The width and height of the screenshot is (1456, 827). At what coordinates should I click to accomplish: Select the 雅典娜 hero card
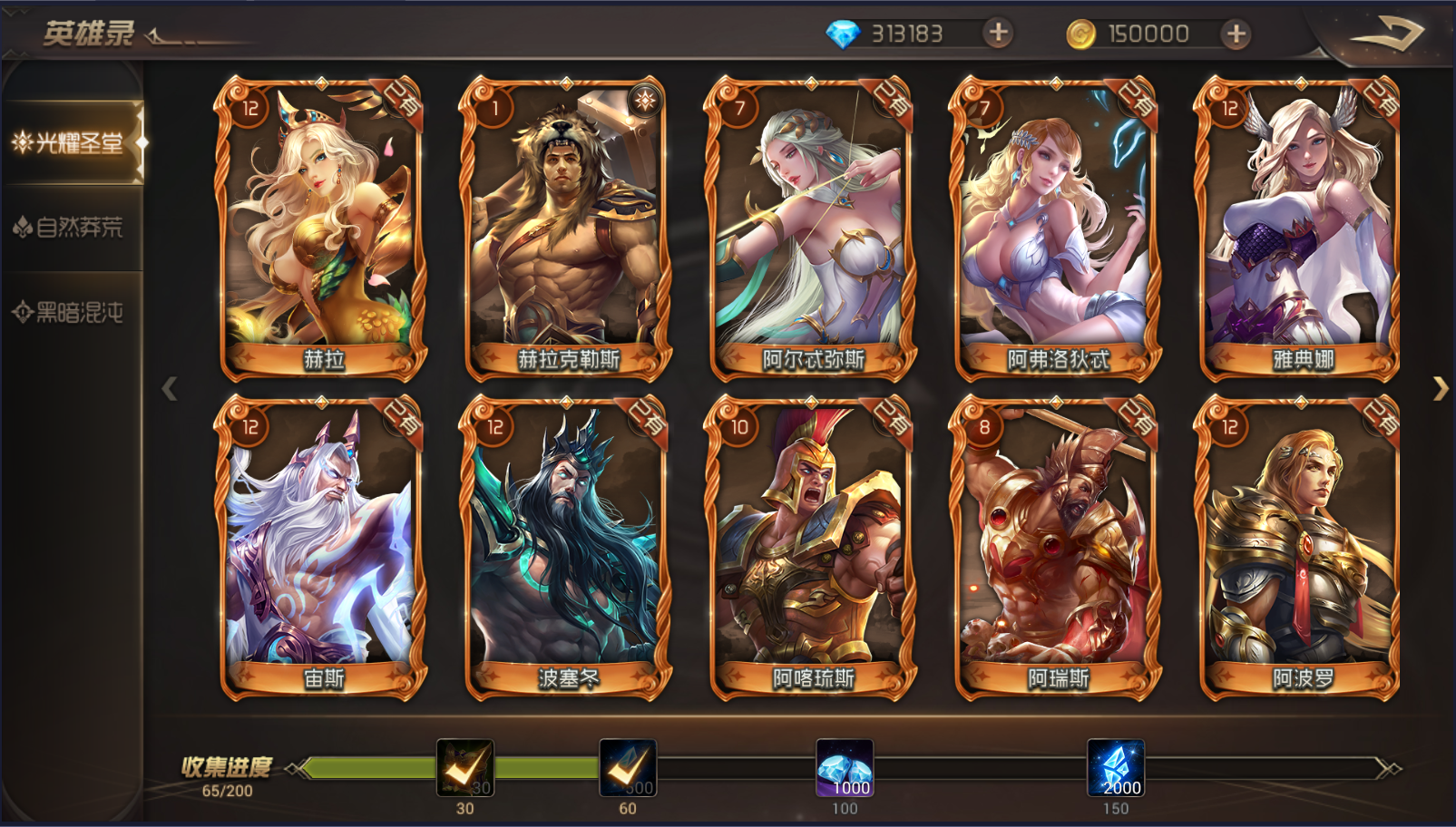[1300, 227]
